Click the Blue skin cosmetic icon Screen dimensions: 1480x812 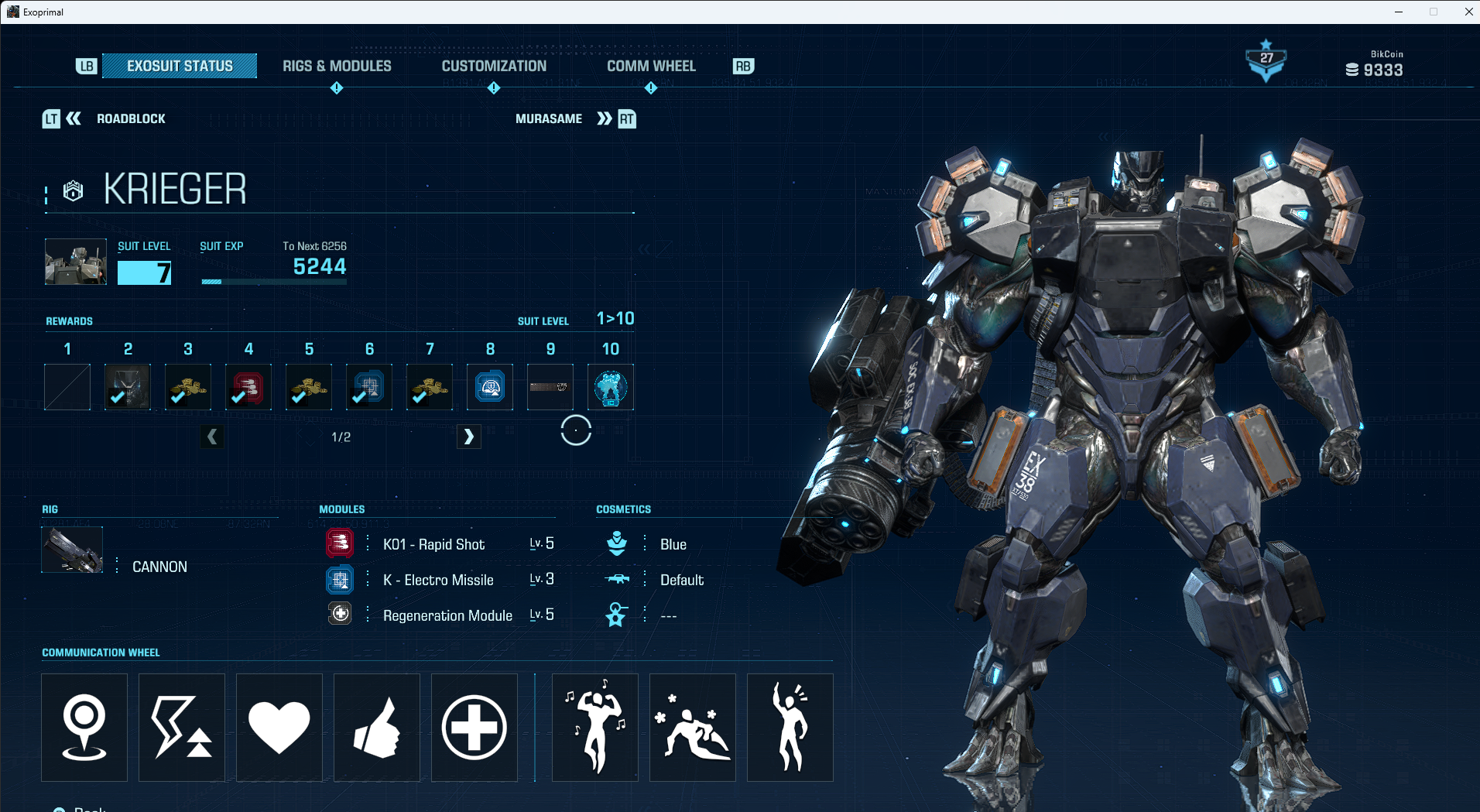(617, 543)
